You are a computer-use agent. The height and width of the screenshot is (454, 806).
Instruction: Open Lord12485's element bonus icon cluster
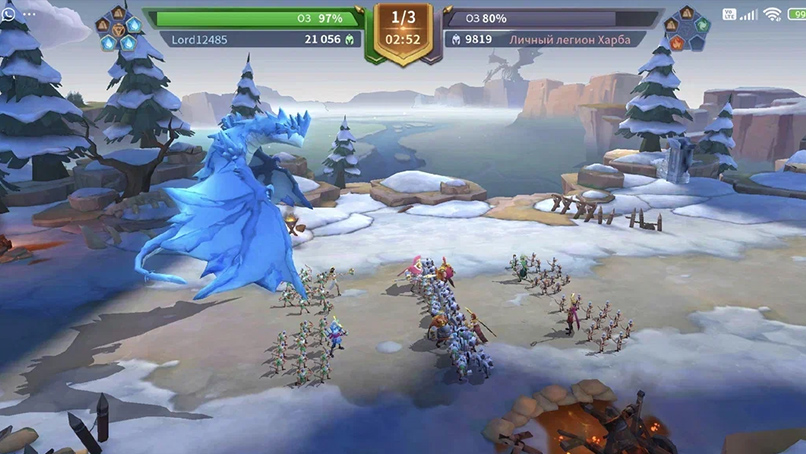click(119, 28)
